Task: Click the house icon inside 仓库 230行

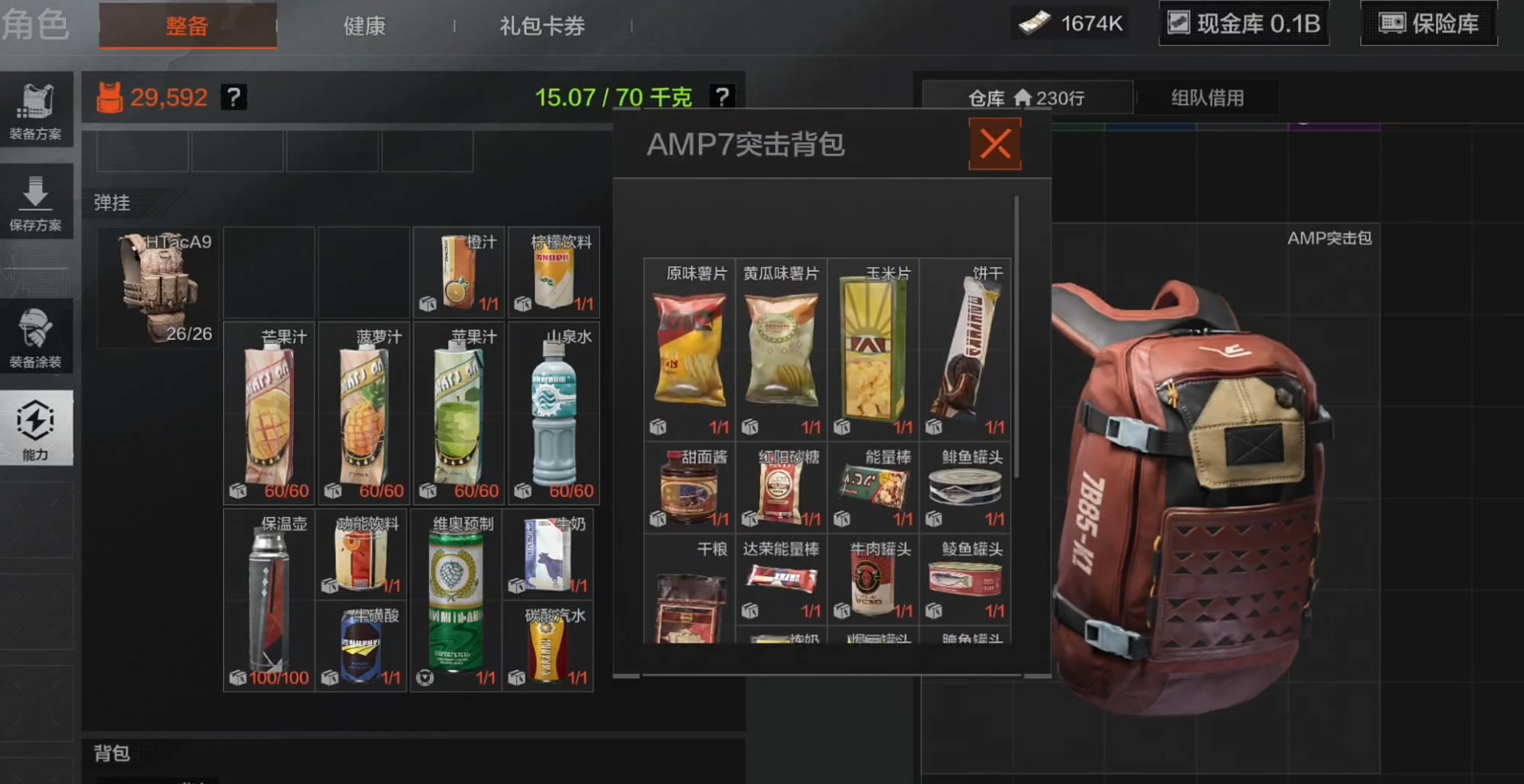Action: click(1022, 97)
